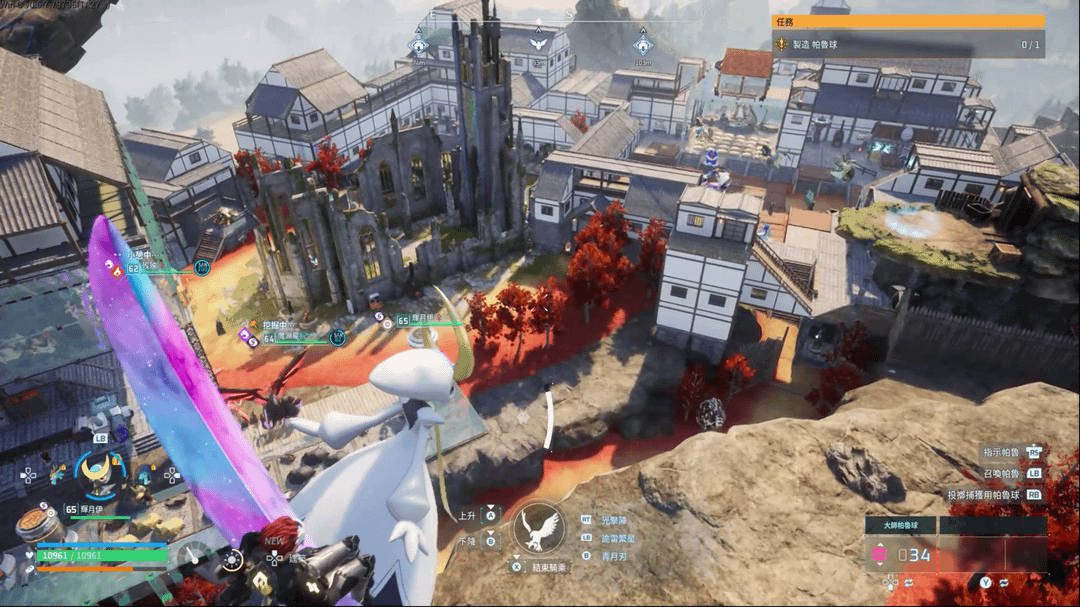
Task: Click the white bird mount icon
Action: [x=539, y=527]
